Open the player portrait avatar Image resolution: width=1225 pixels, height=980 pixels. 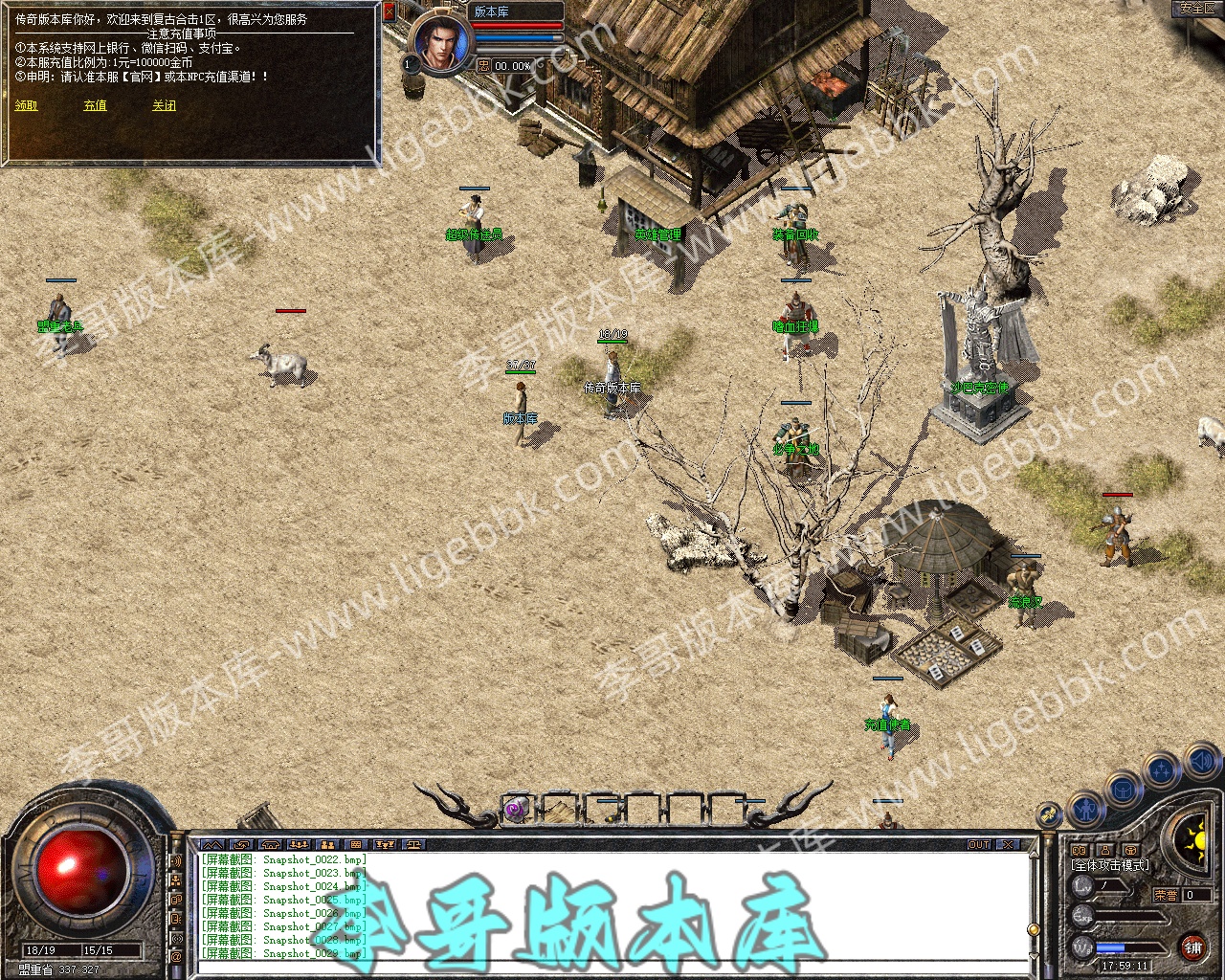(442, 43)
